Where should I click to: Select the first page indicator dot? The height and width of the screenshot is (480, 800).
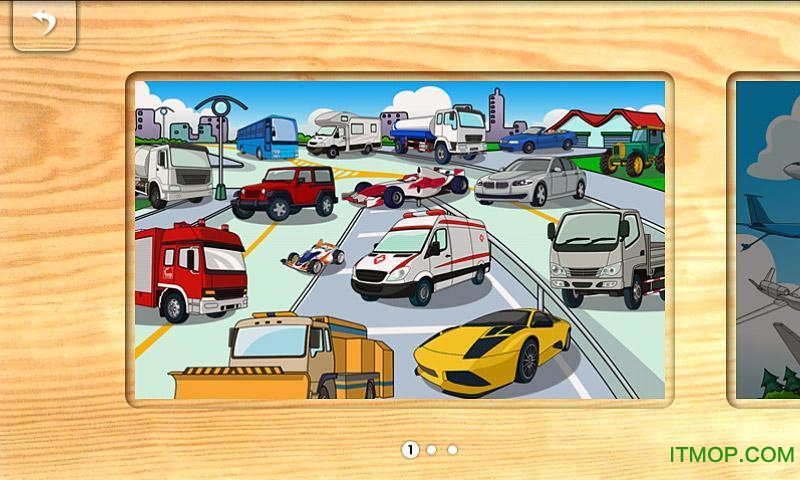[x=410, y=450]
